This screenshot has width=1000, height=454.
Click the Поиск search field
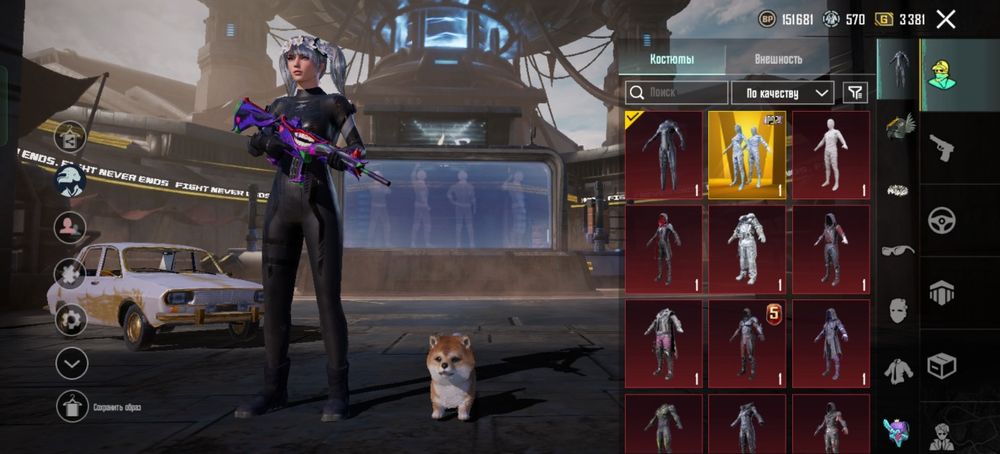(676, 93)
